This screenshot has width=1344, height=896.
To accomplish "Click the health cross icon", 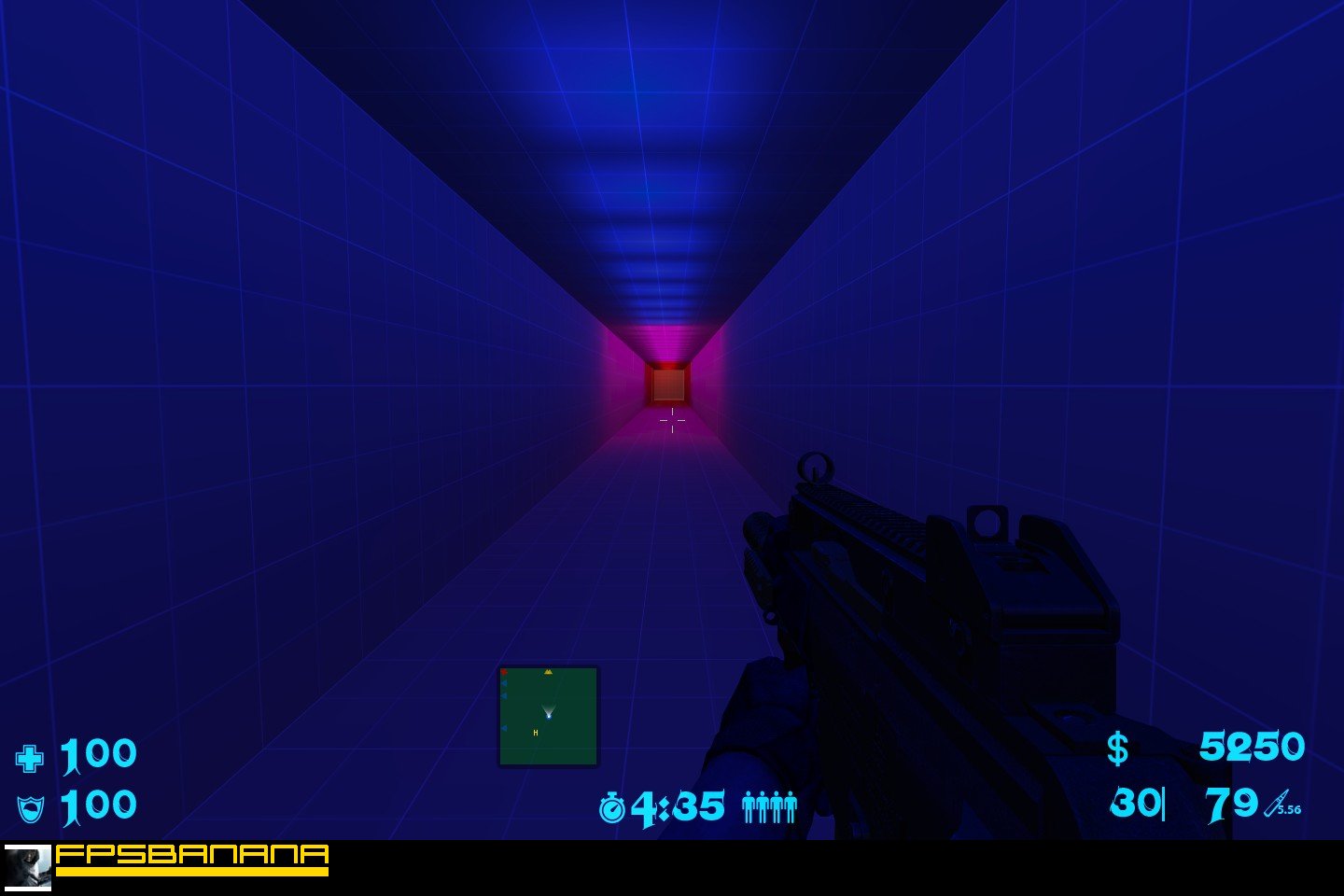I will click(31, 754).
